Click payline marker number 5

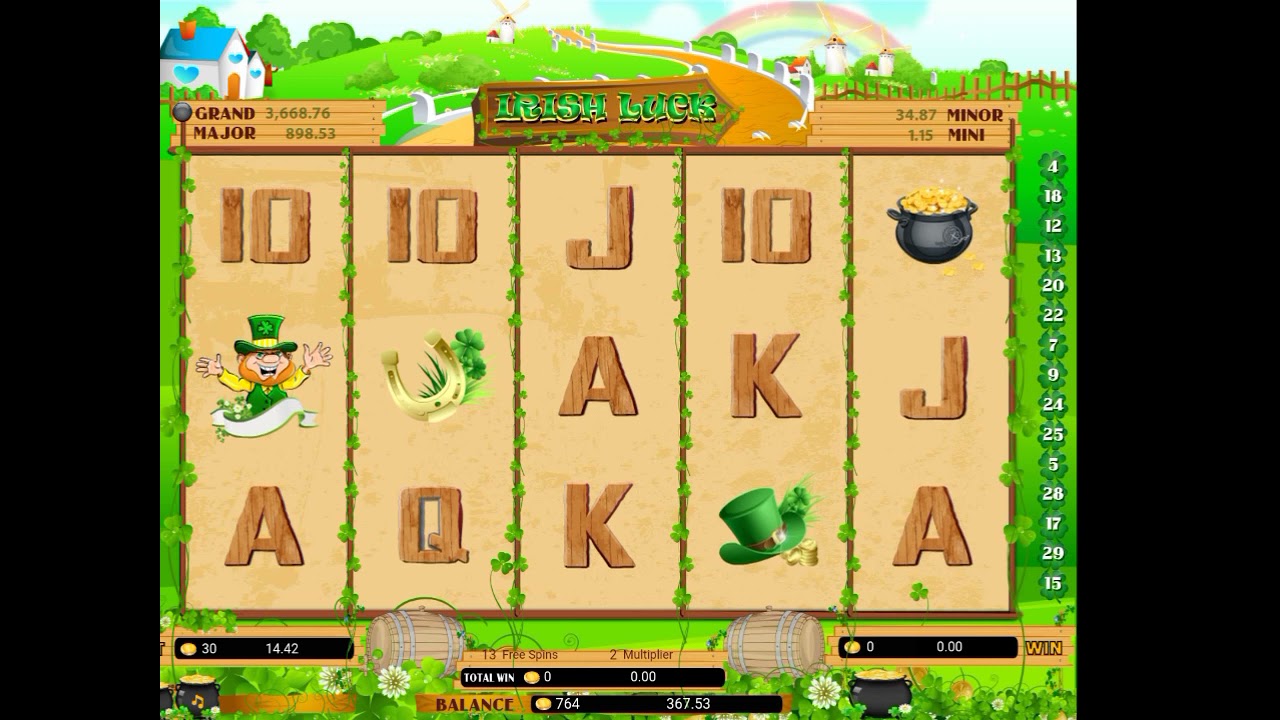pyautogui.click(x=1052, y=464)
